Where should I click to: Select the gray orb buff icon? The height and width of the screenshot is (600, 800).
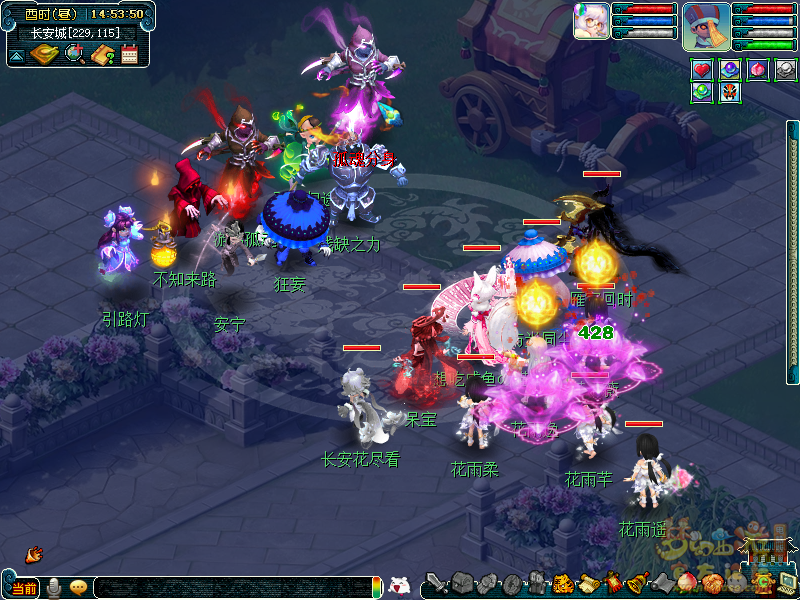[x=786, y=70]
